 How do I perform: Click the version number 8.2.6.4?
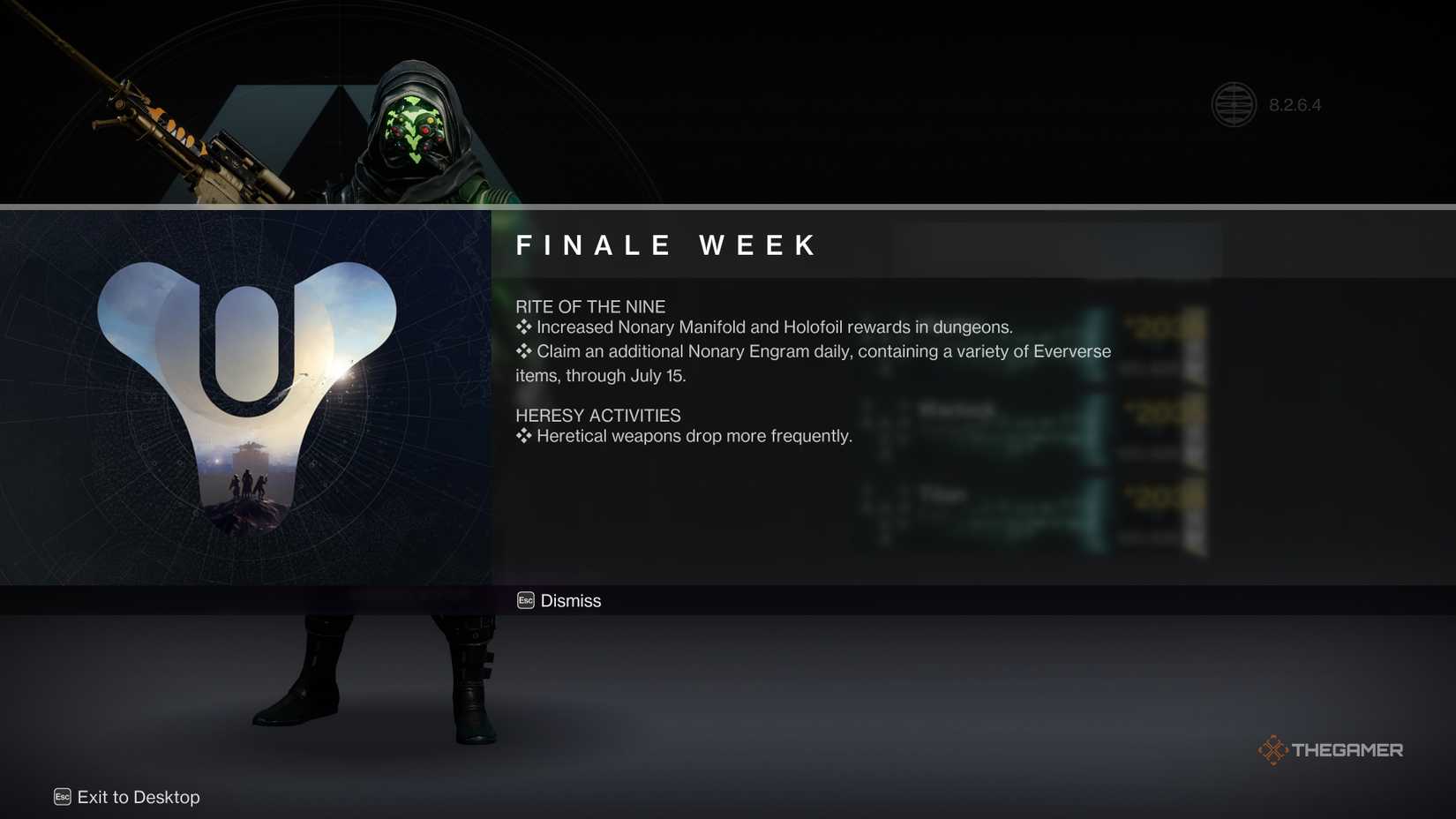point(1295,104)
